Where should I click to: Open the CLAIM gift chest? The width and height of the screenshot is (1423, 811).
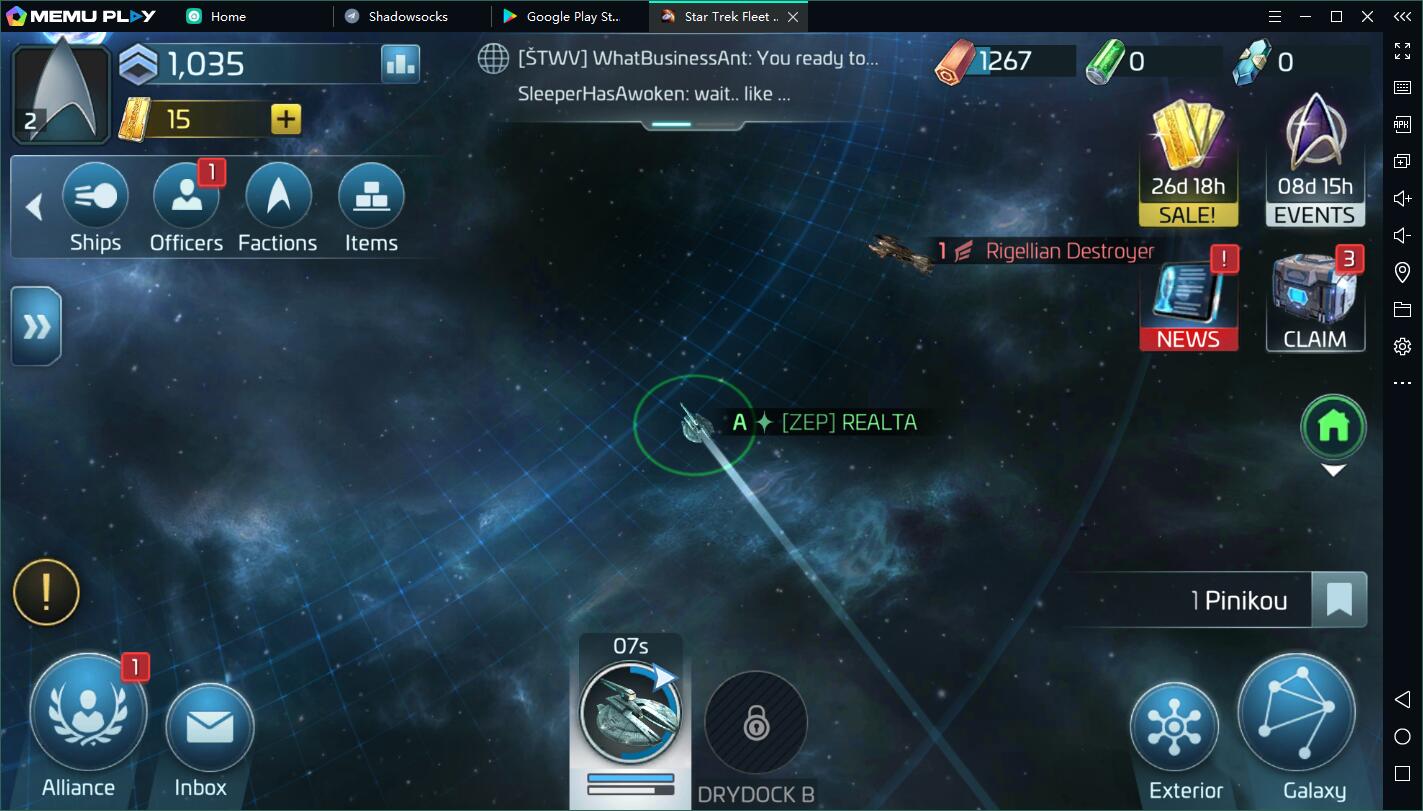tap(1314, 300)
